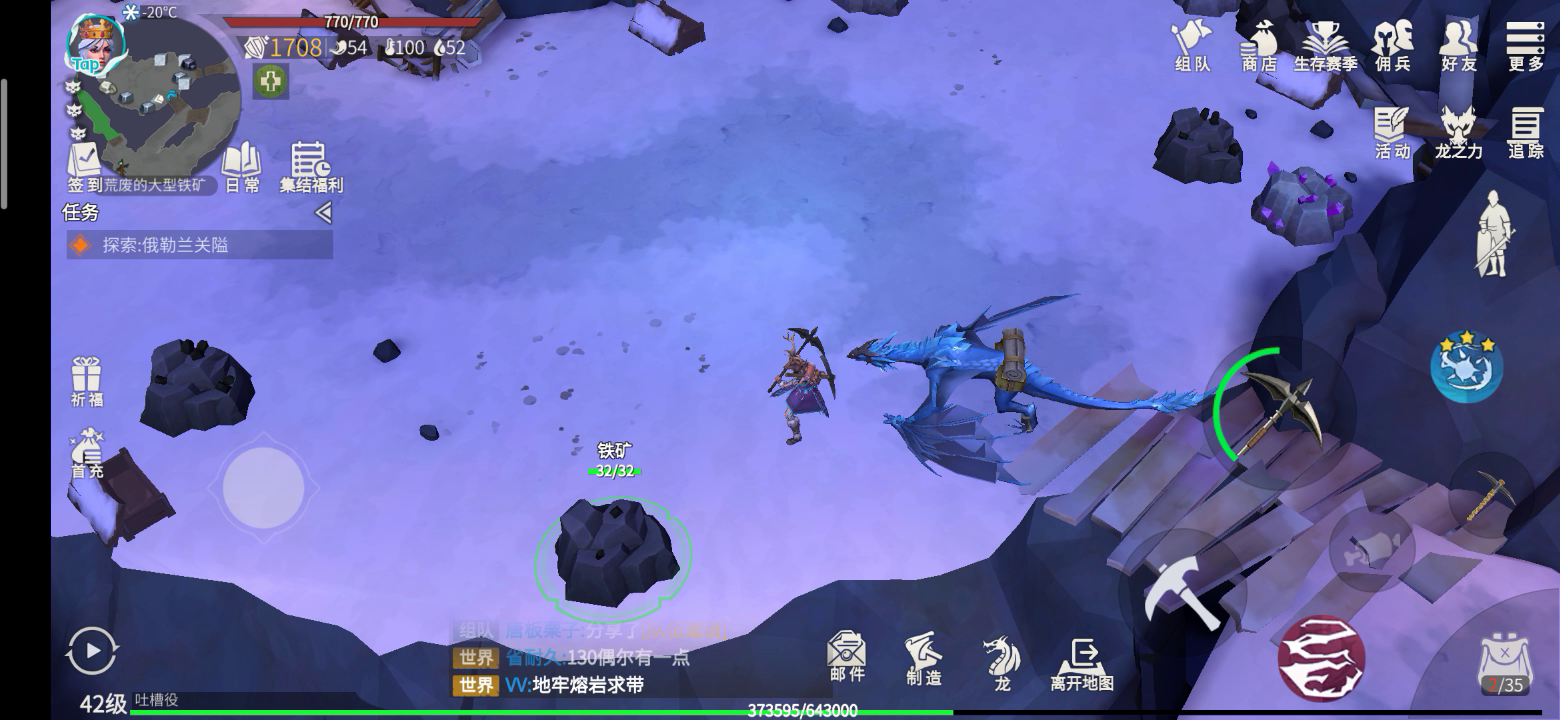1560x720 pixels.
Task: Open the 日常 daily tasks book
Action: pyautogui.click(x=241, y=167)
